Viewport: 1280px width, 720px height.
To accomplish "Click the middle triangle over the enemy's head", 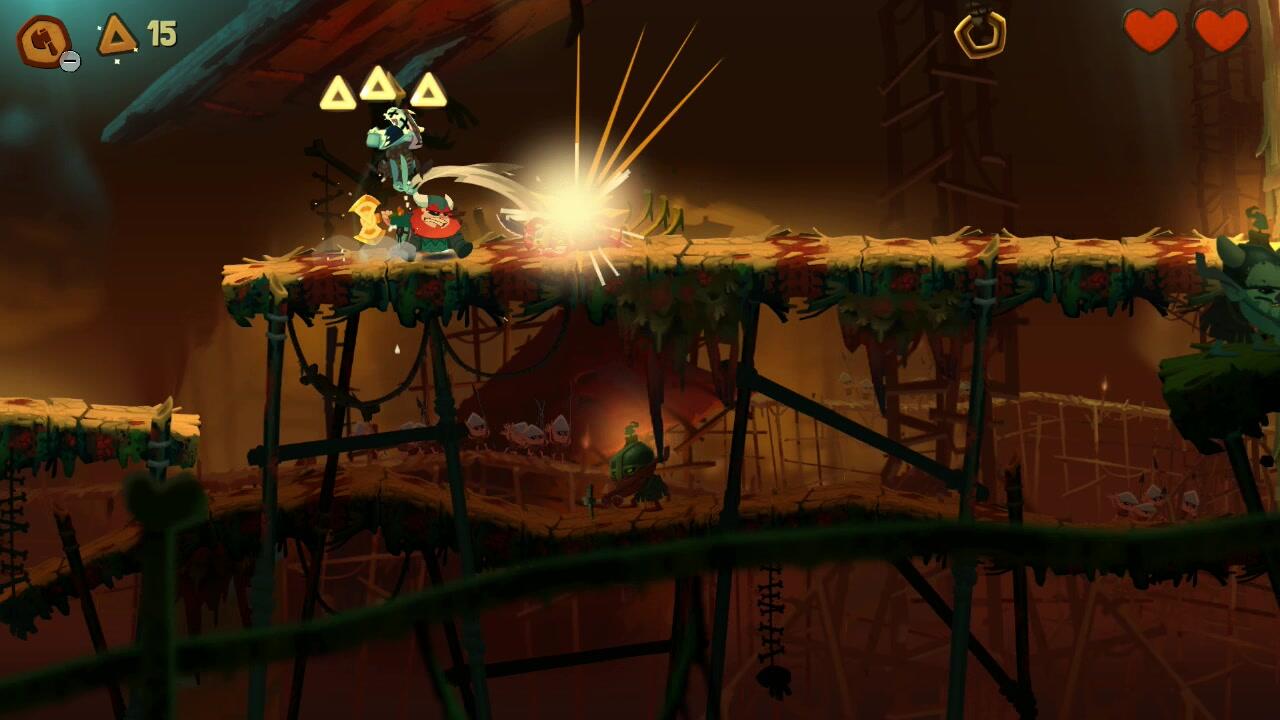I will point(378,84).
